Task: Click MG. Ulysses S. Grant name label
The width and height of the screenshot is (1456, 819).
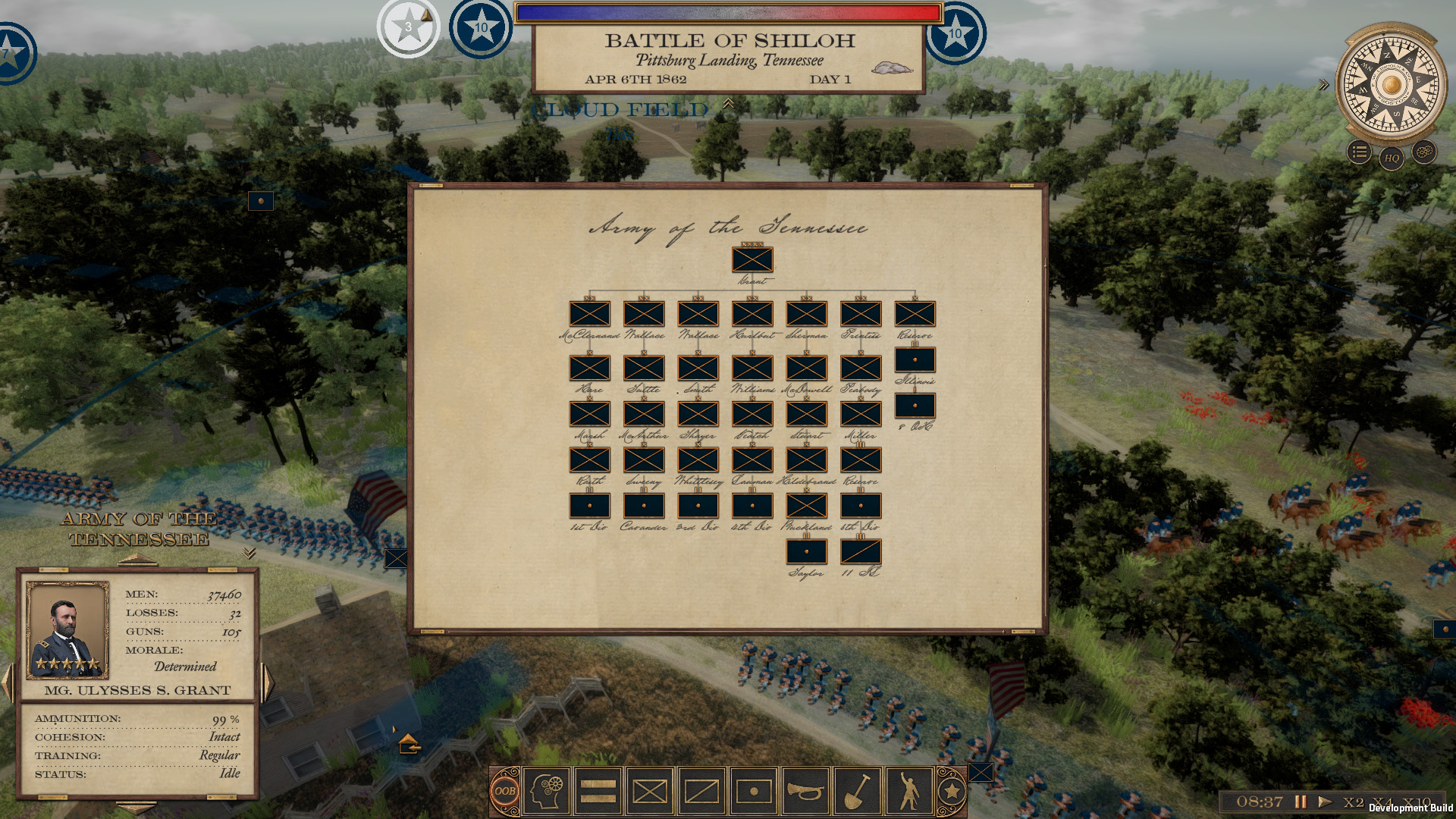Action: (x=138, y=690)
